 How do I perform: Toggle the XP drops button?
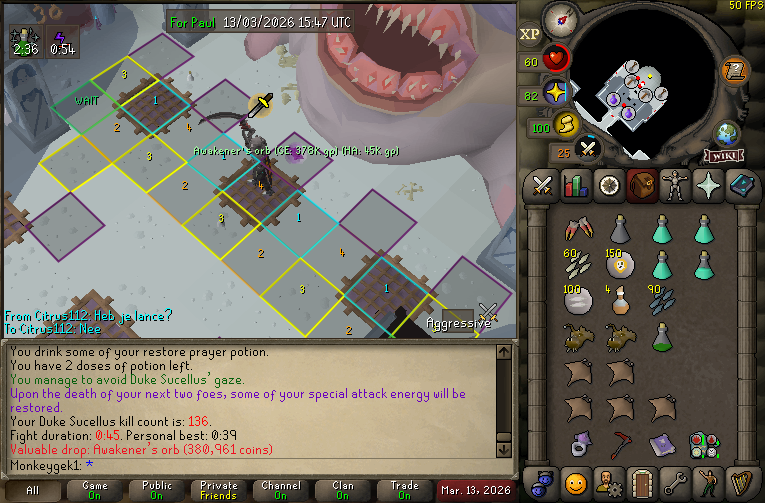click(529, 33)
